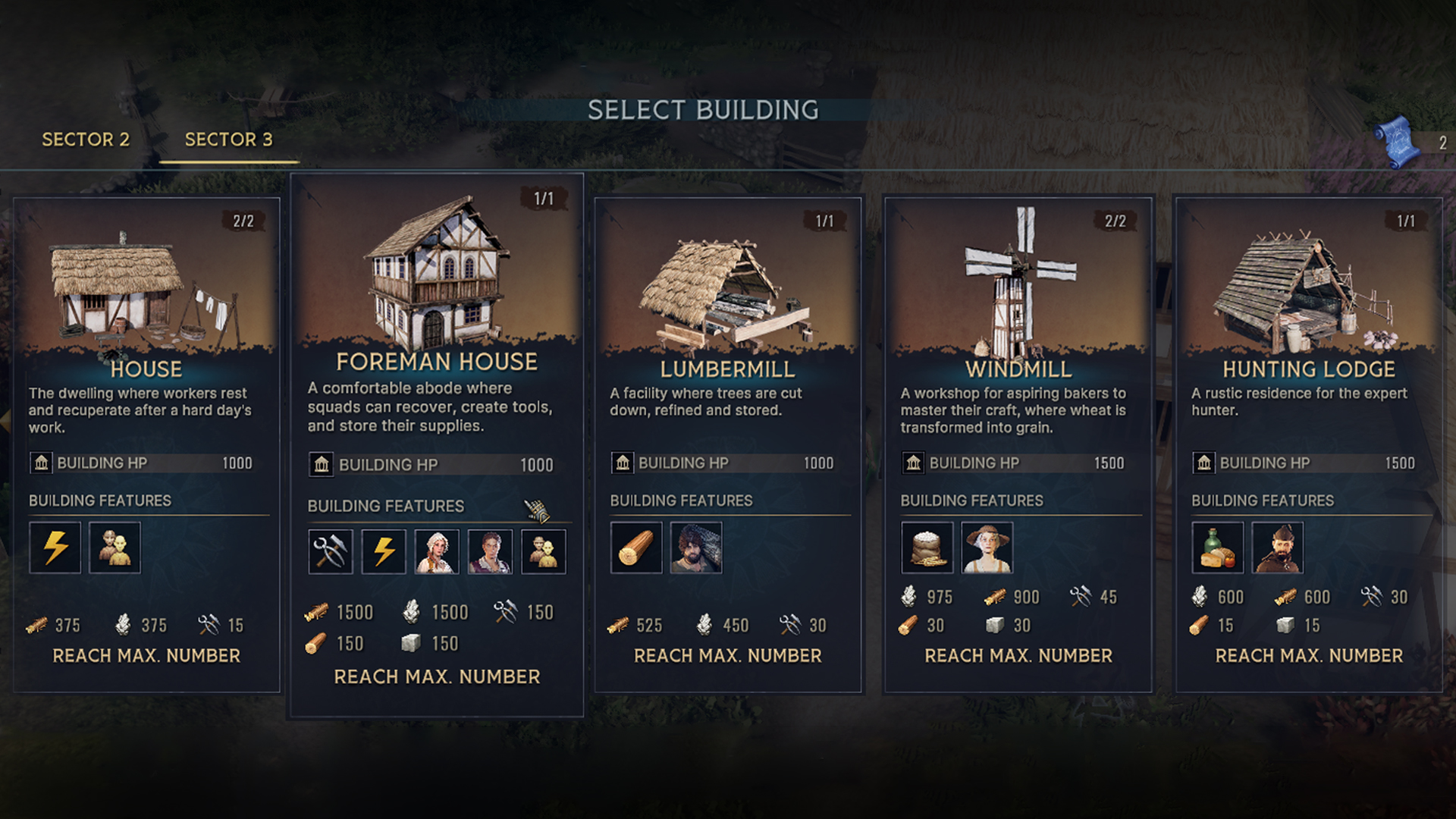Image resolution: width=1456 pixels, height=819 pixels.
Task: Click the Hunting Lodge hunter portrait
Action: tap(1278, 548)
